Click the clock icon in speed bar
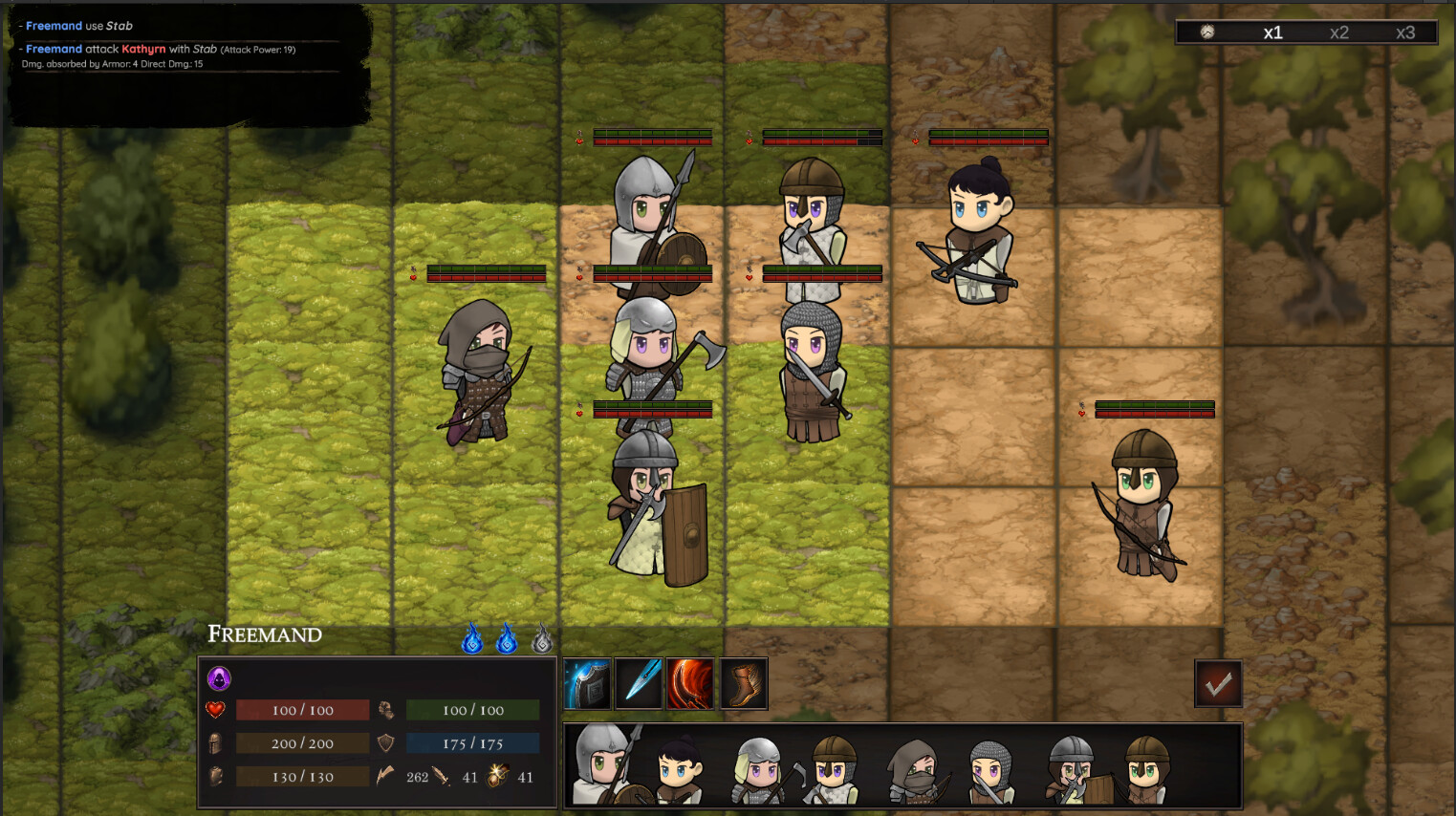The image size is (1456, 816). coord(1208,31)
